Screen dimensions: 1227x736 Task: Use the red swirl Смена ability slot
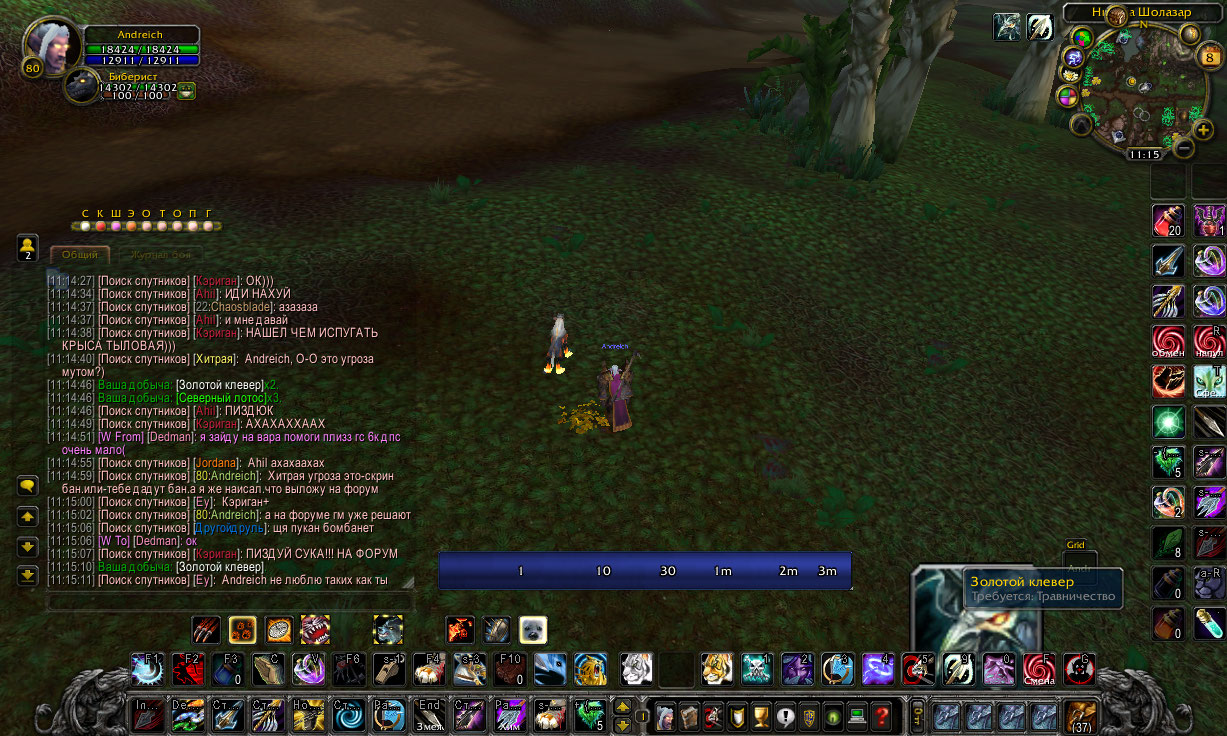coord(1038,669)
